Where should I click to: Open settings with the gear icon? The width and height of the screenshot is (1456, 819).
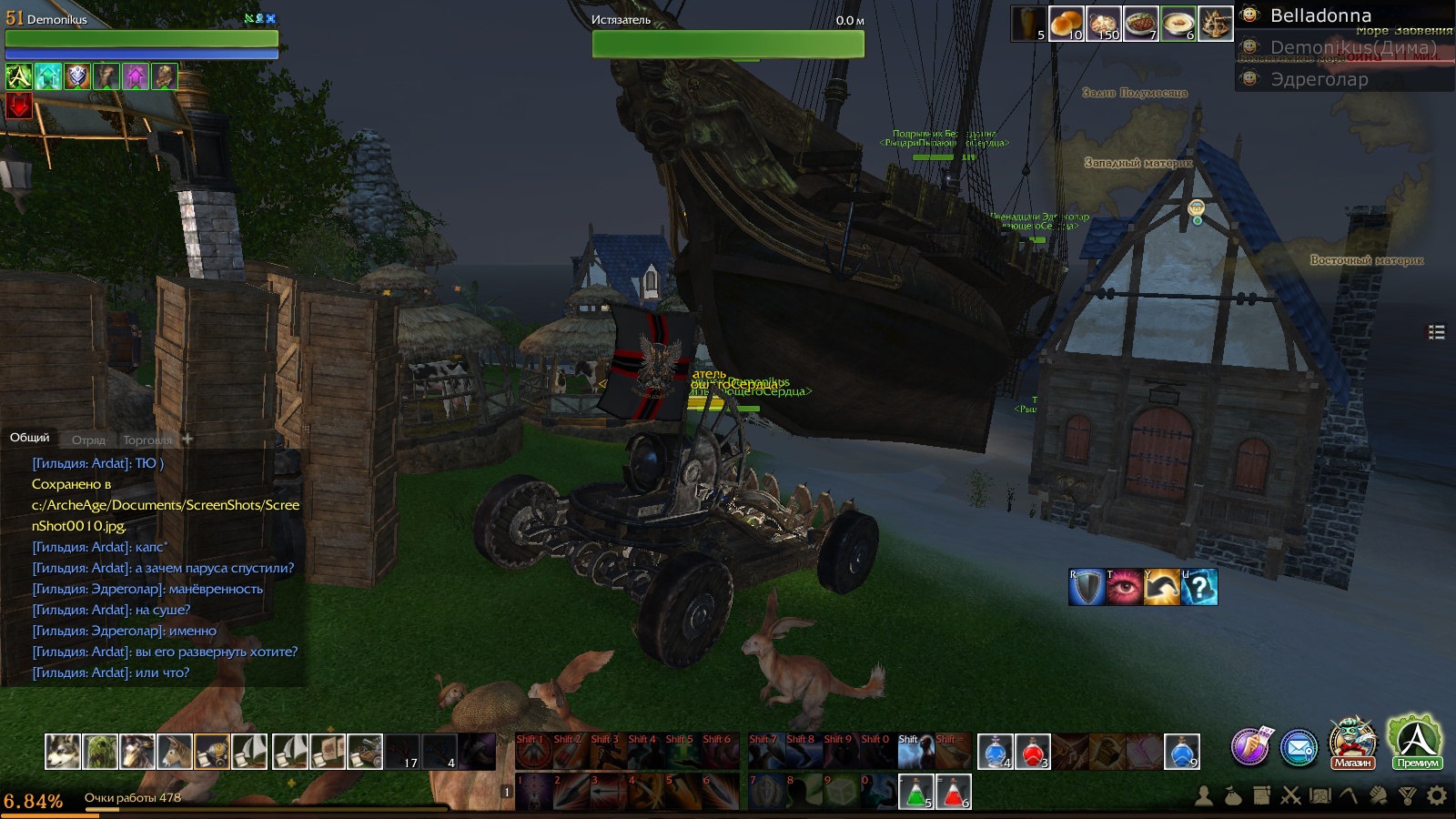1437,796
